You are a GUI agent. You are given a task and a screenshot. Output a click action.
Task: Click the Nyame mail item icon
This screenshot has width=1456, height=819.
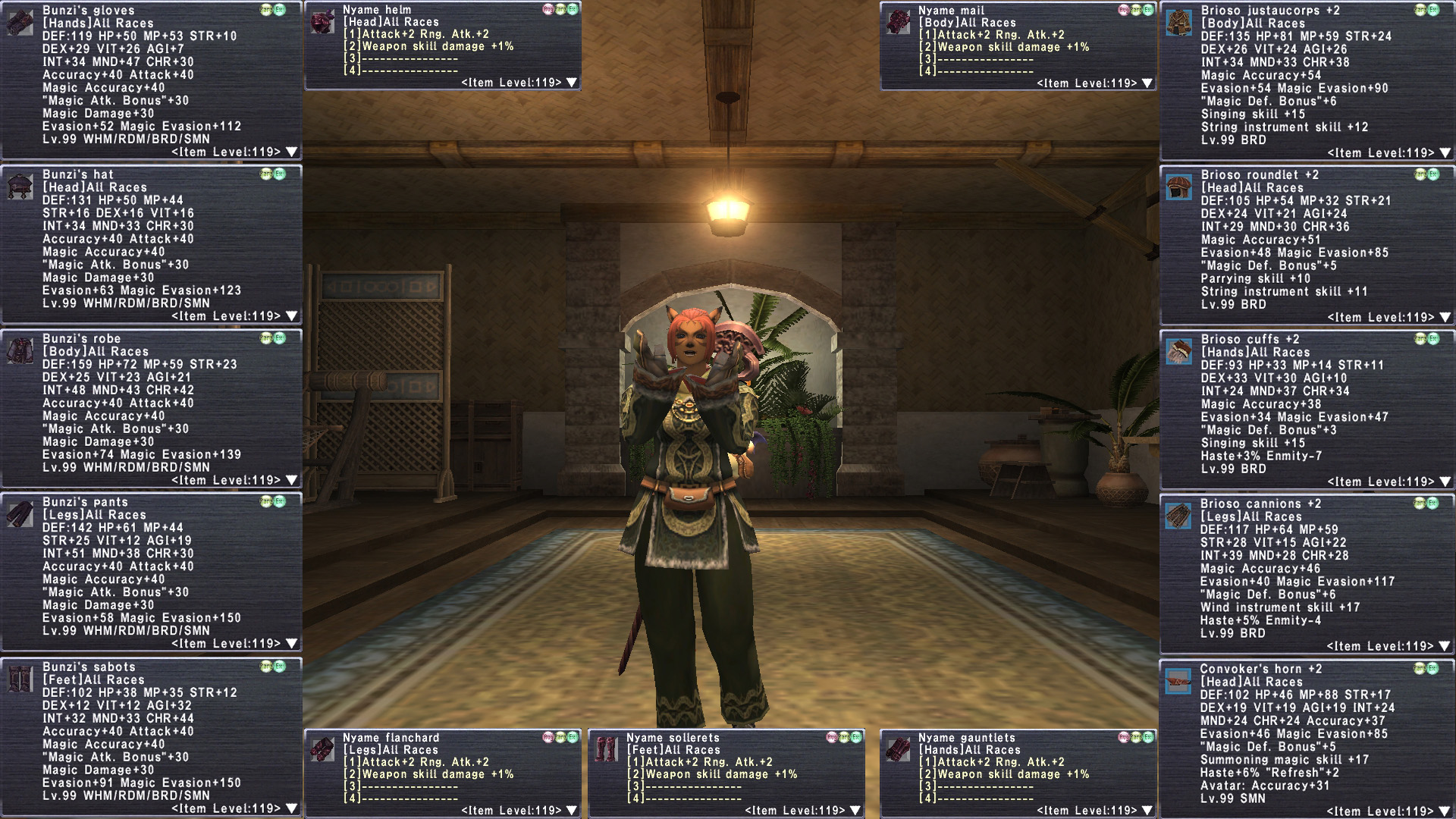coord(899,22)
